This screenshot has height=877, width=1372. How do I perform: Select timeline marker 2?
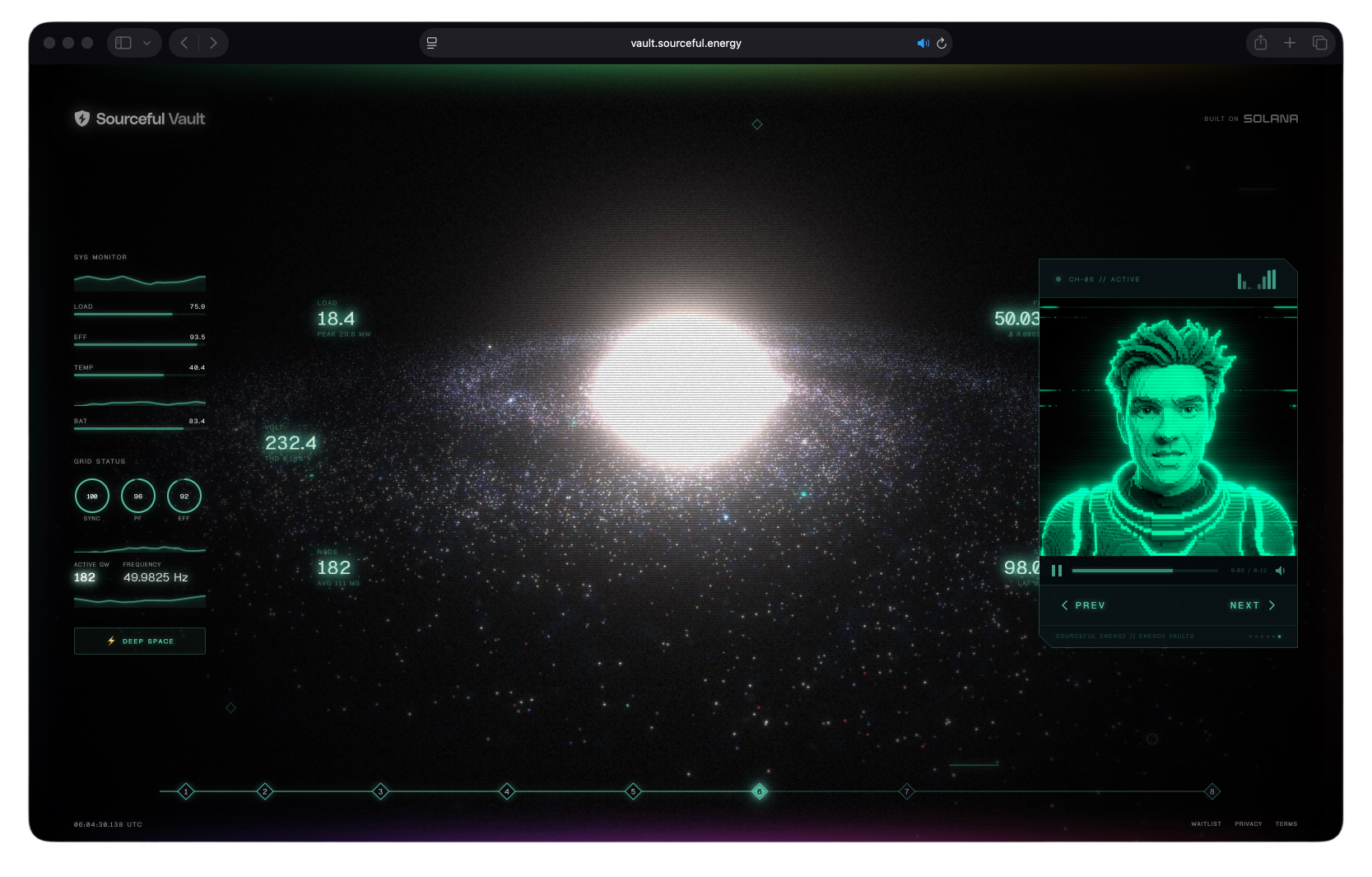265,791
